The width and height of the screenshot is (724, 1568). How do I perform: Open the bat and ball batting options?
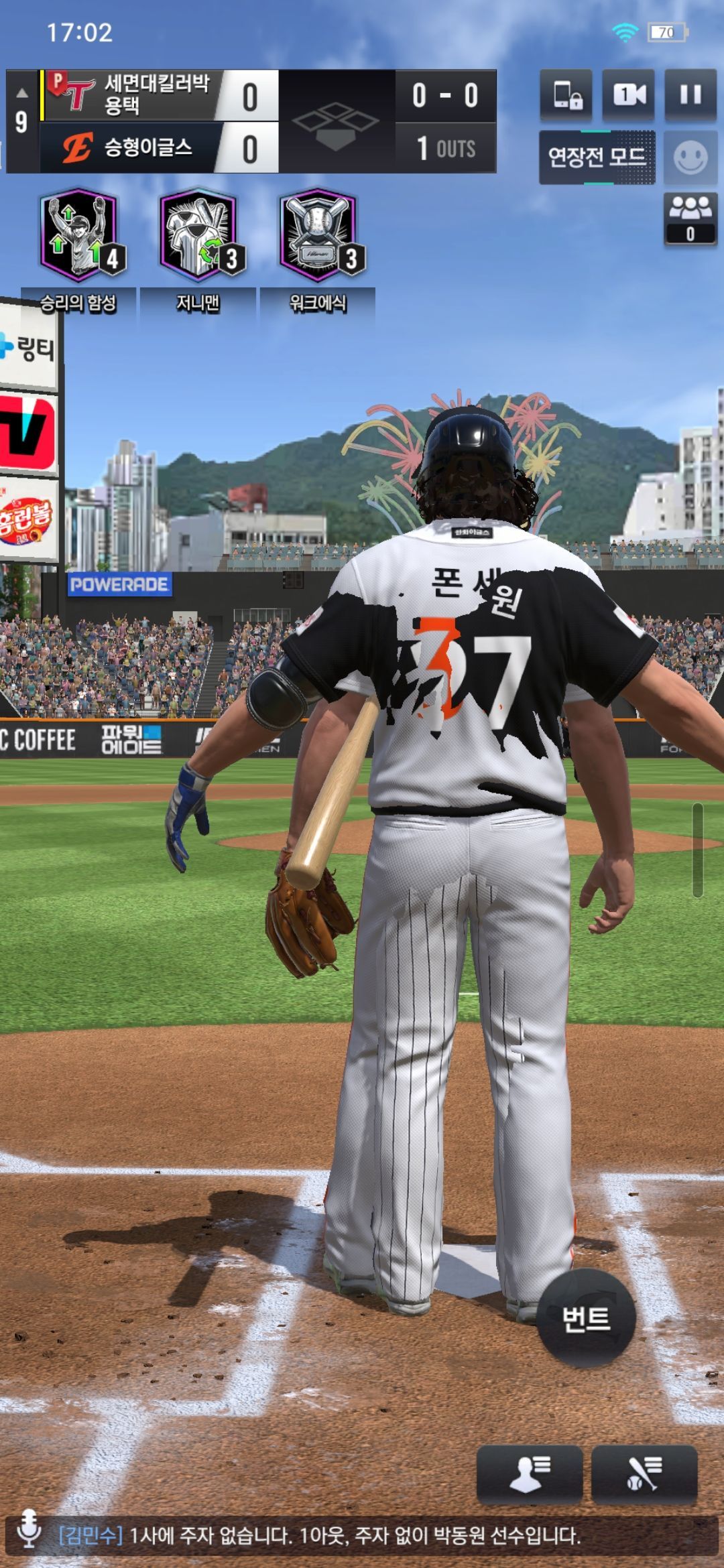pyautogui.click(x=644, y=1475)
